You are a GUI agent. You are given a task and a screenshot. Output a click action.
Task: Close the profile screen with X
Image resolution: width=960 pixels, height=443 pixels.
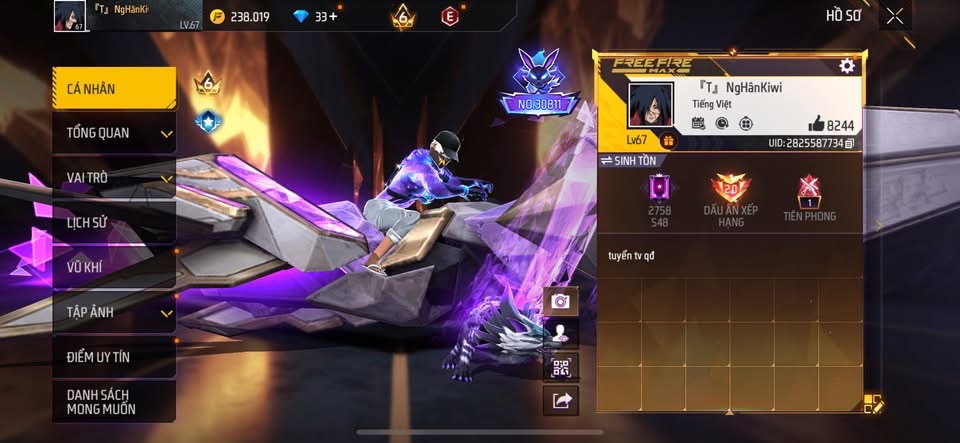tap(895, 15)
